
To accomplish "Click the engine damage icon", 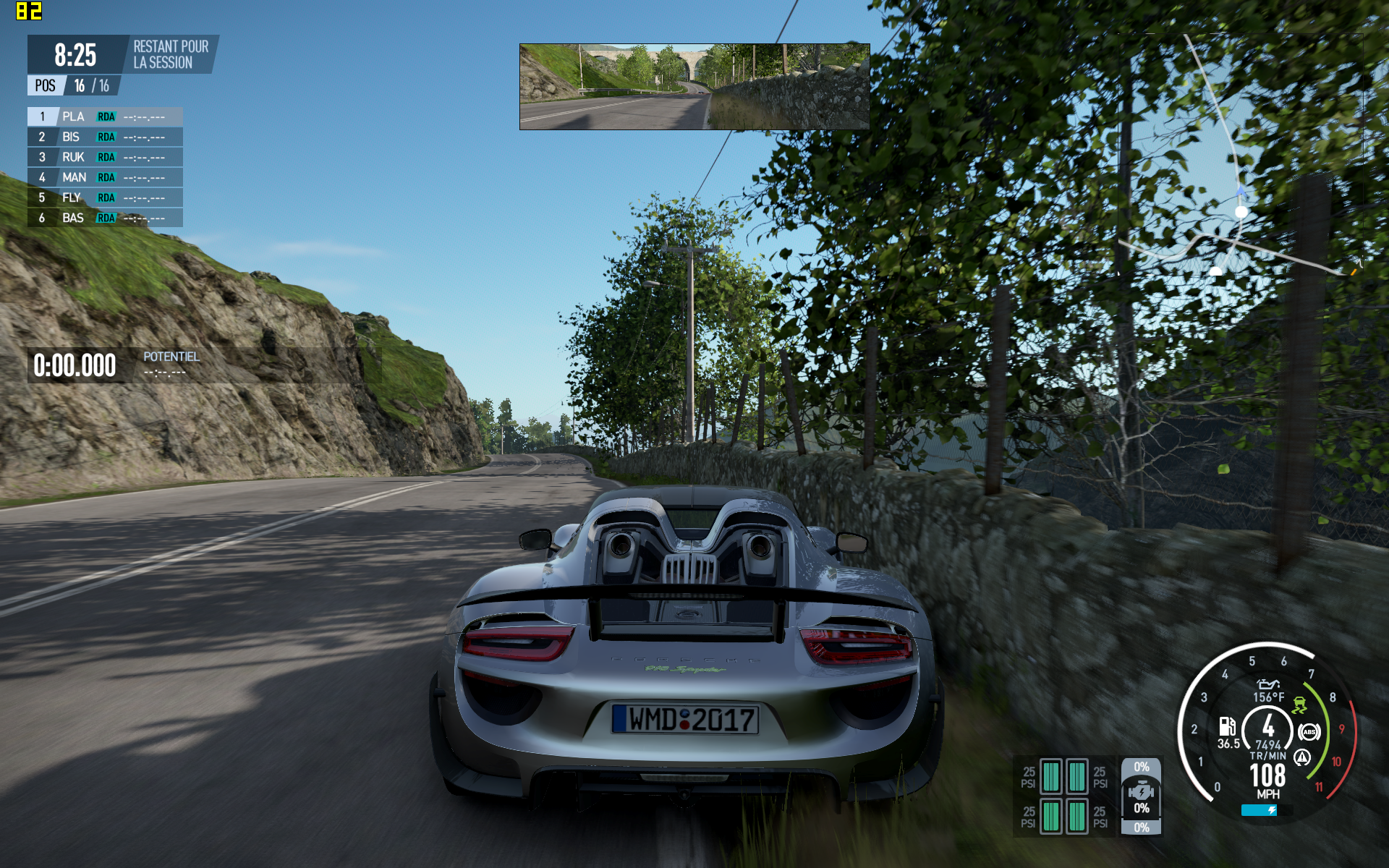I will point(1141,792).
